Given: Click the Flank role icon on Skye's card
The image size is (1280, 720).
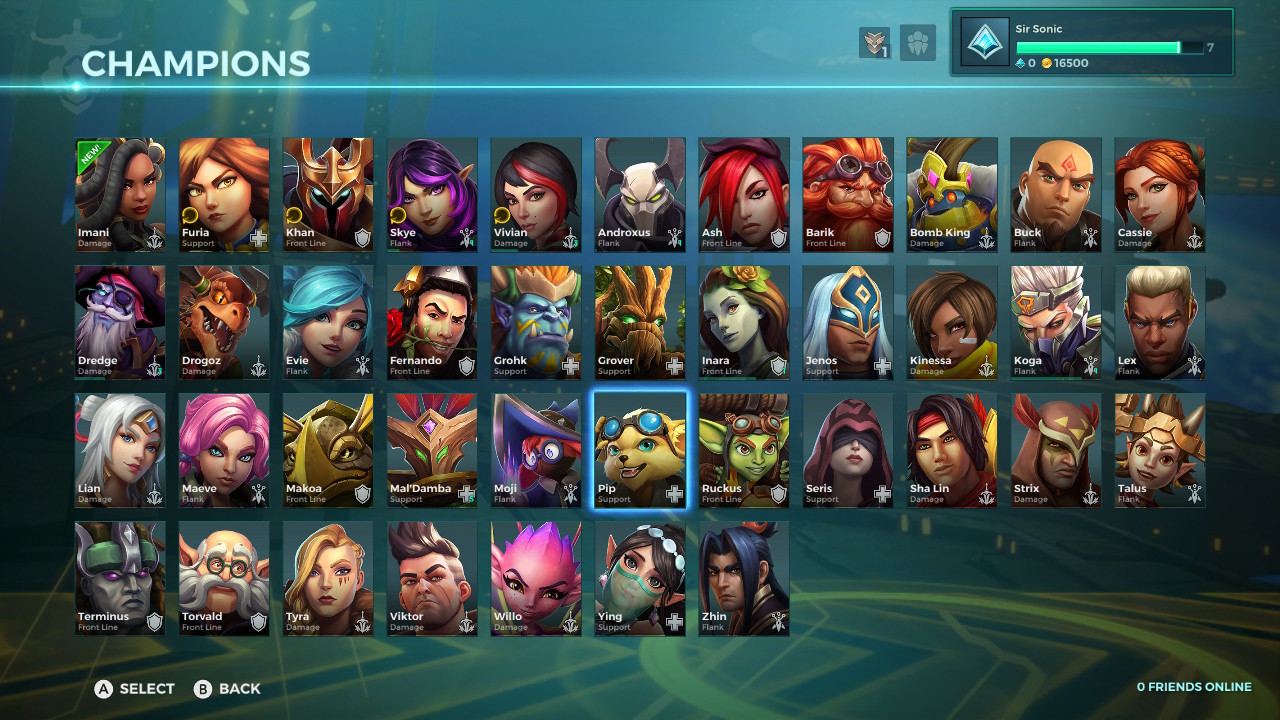Looking at the screenshot, I should 465,236.
